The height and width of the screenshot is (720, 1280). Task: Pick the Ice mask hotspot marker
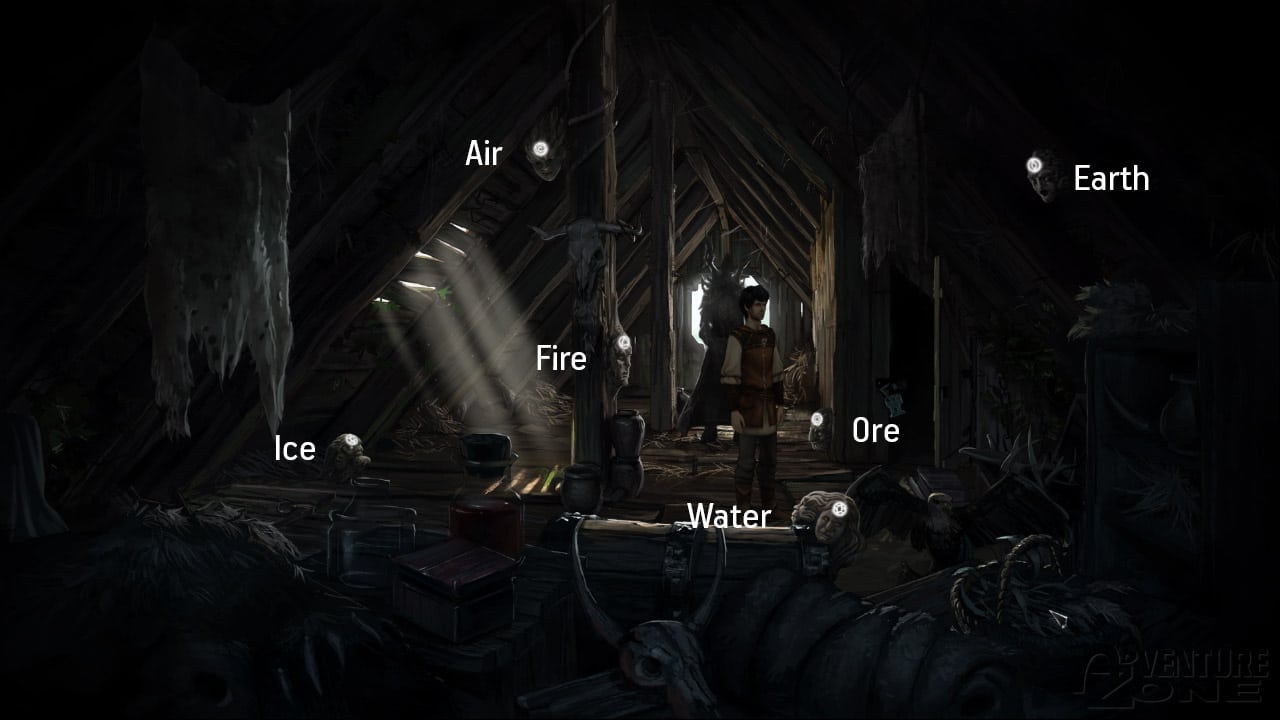tap(348, 444)
